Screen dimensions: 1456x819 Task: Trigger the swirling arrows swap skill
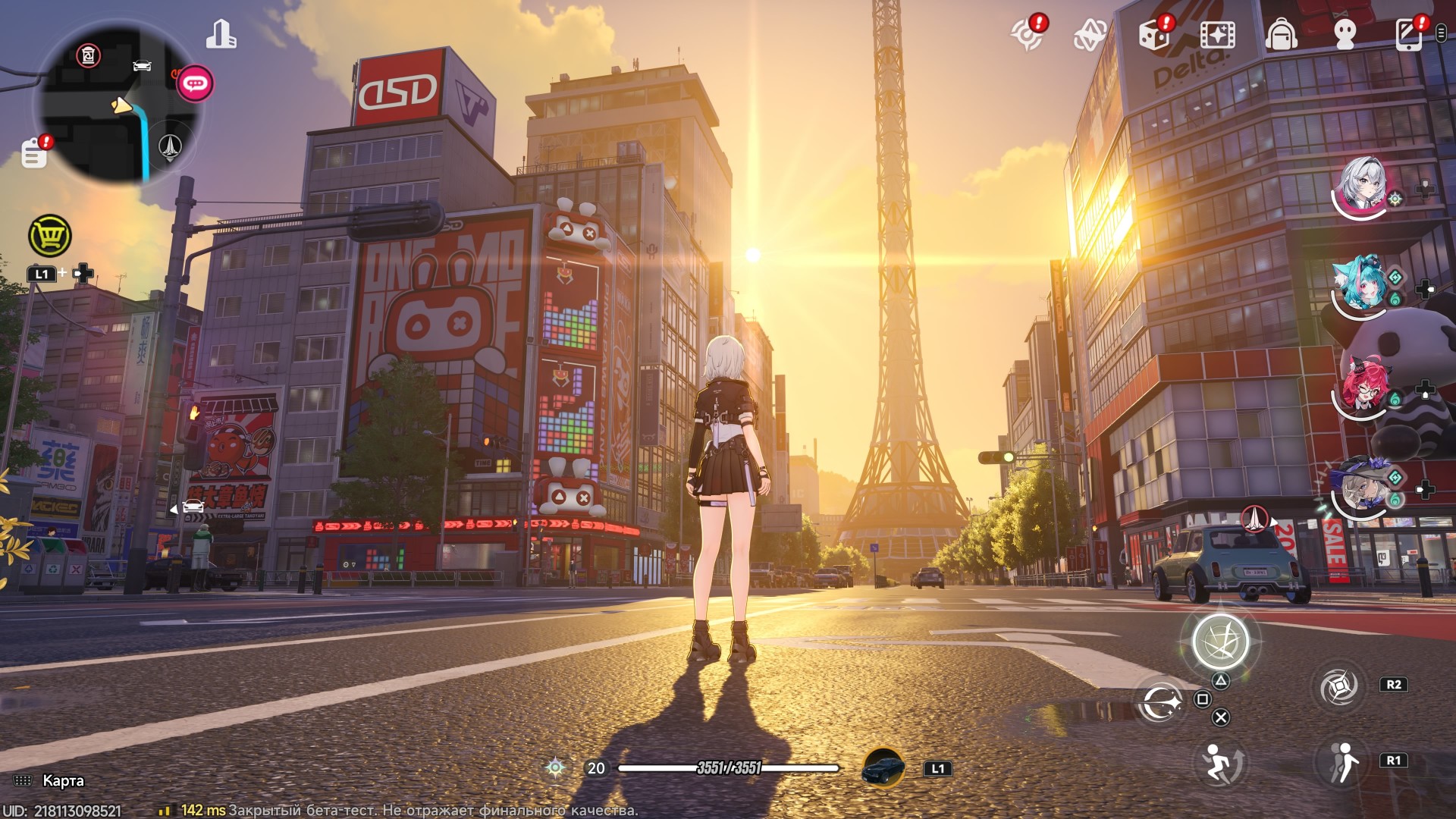point(1159,703)
